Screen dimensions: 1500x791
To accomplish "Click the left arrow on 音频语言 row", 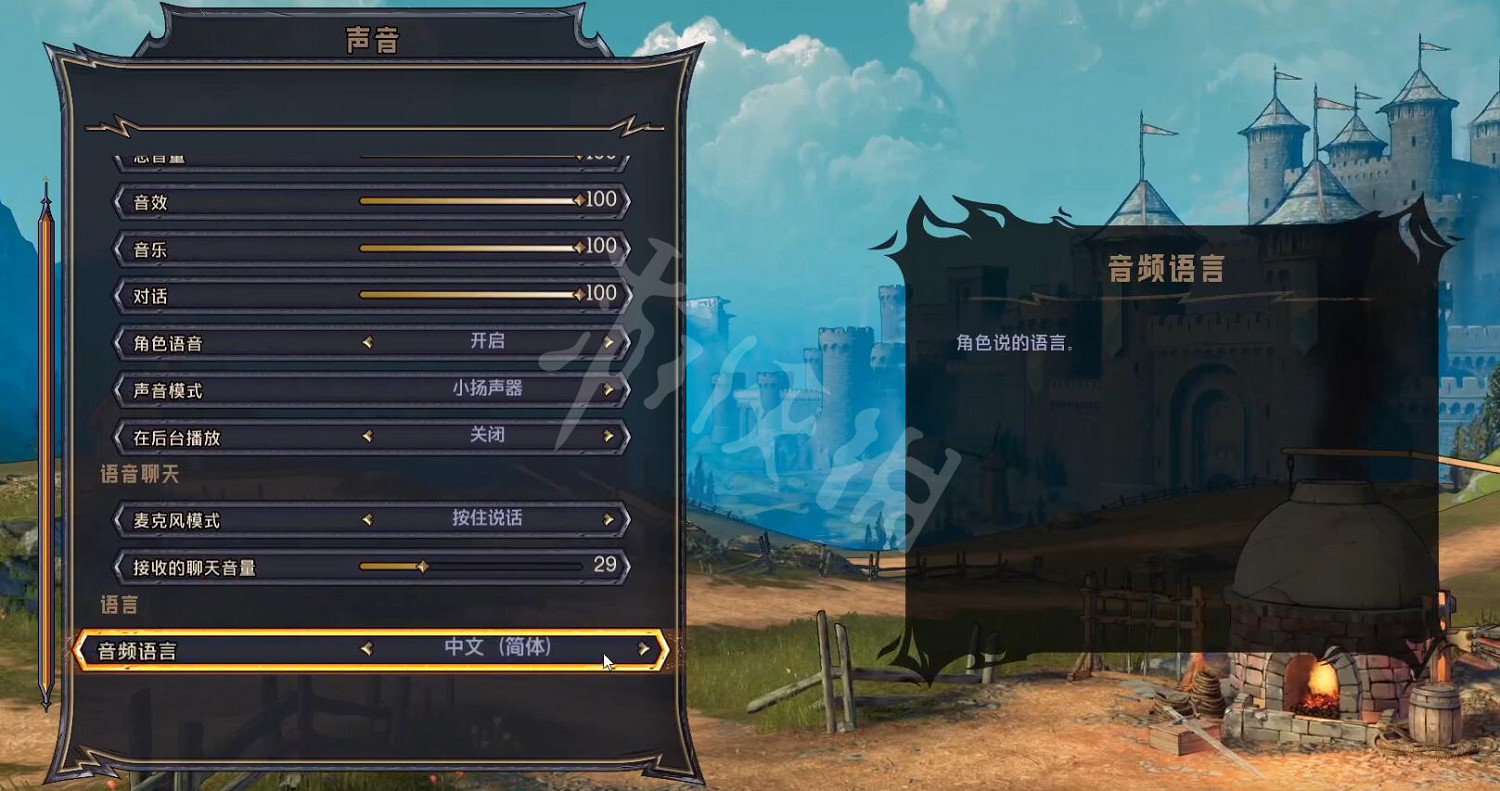I will [x=367, y=647].
